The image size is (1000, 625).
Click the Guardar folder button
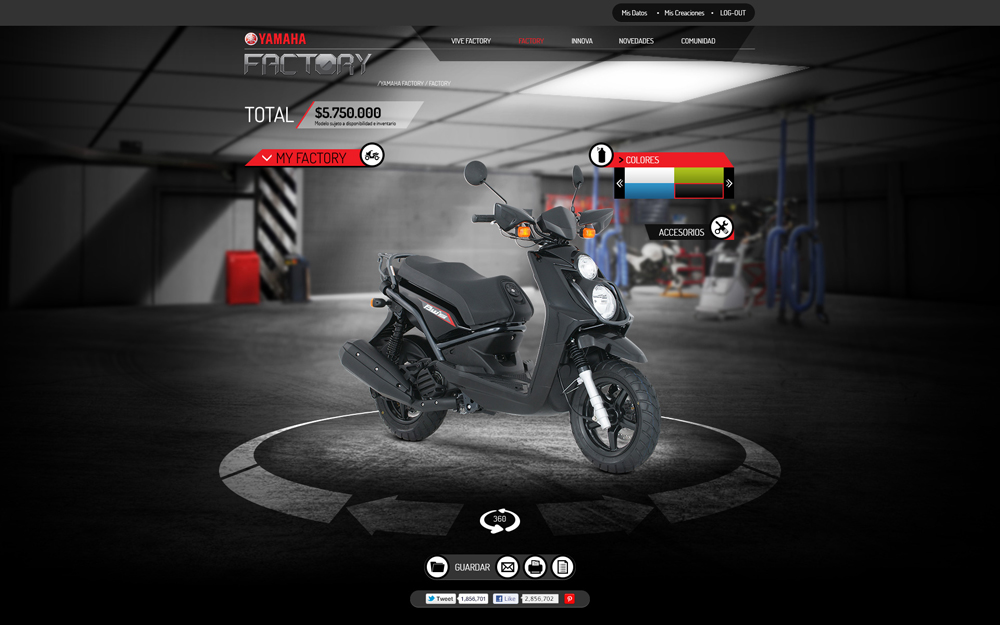(437, 567)
